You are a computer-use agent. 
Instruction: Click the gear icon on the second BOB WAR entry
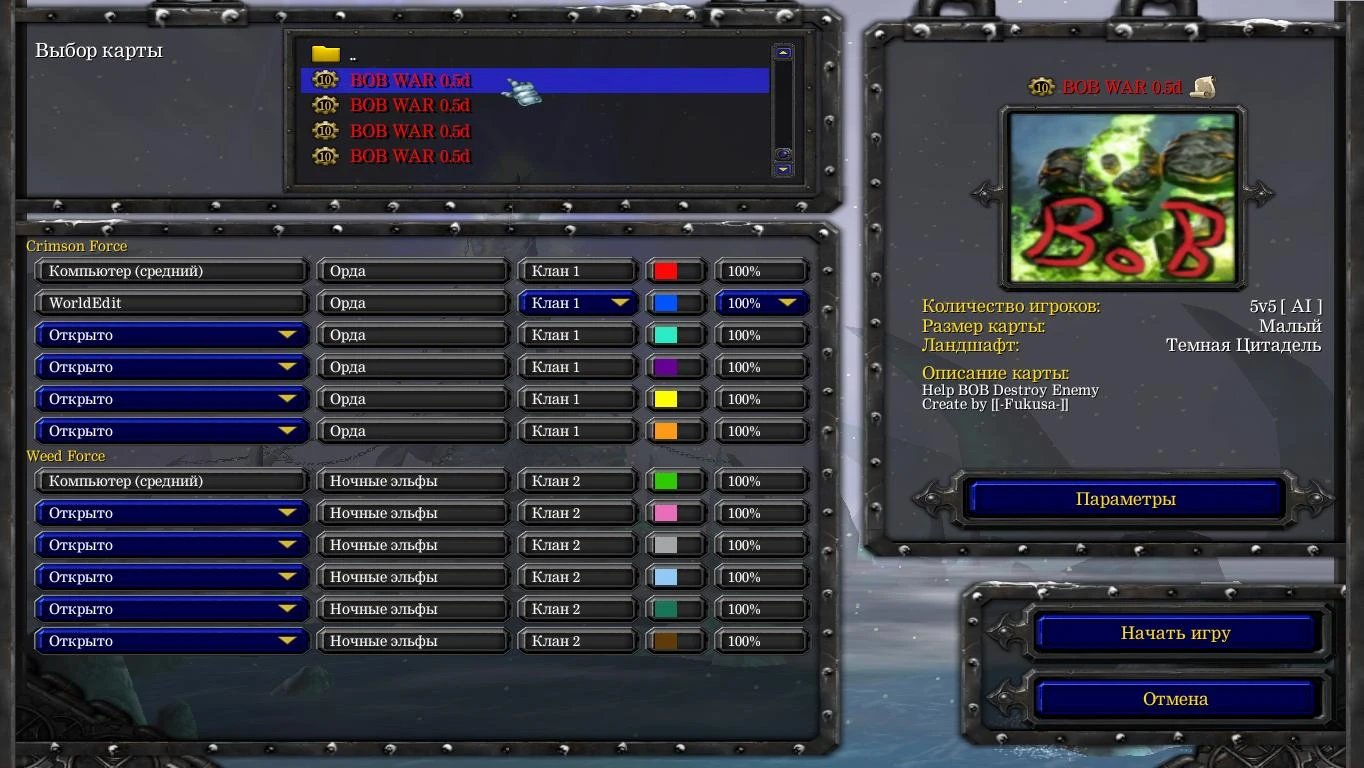(x=324, y=106)
